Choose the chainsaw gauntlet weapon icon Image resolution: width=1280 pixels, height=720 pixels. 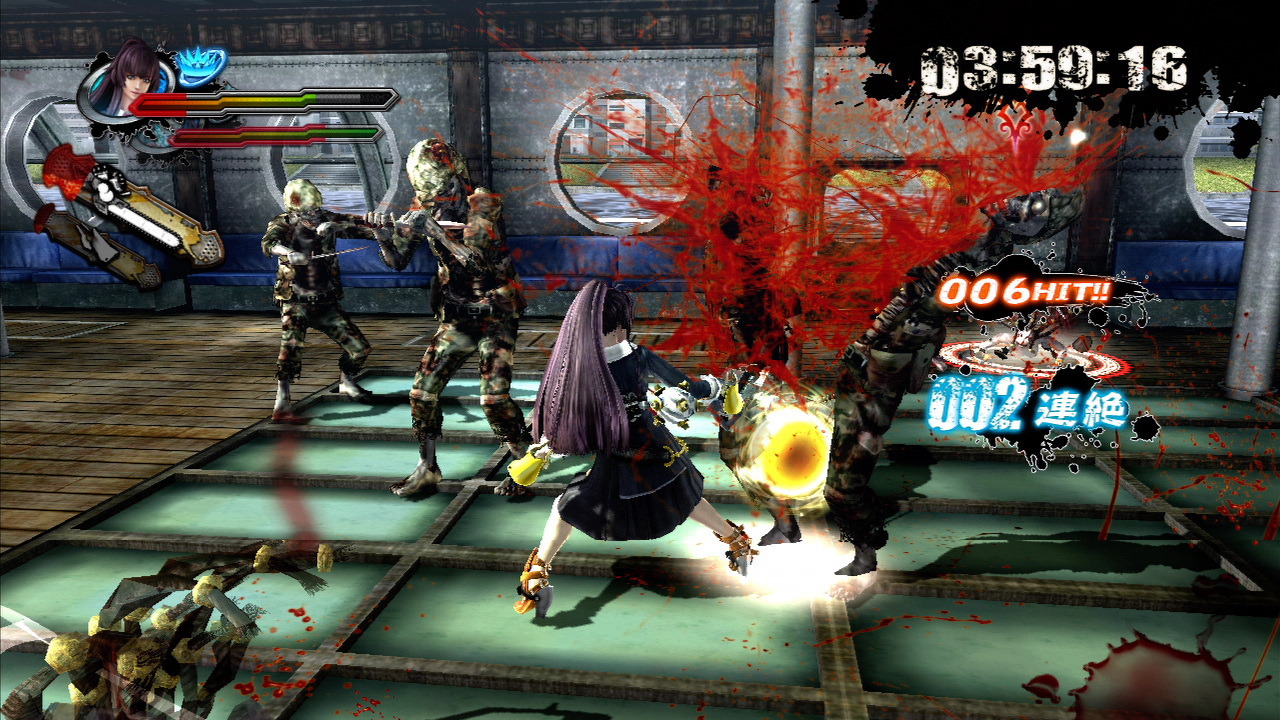(x=150, y=209)
